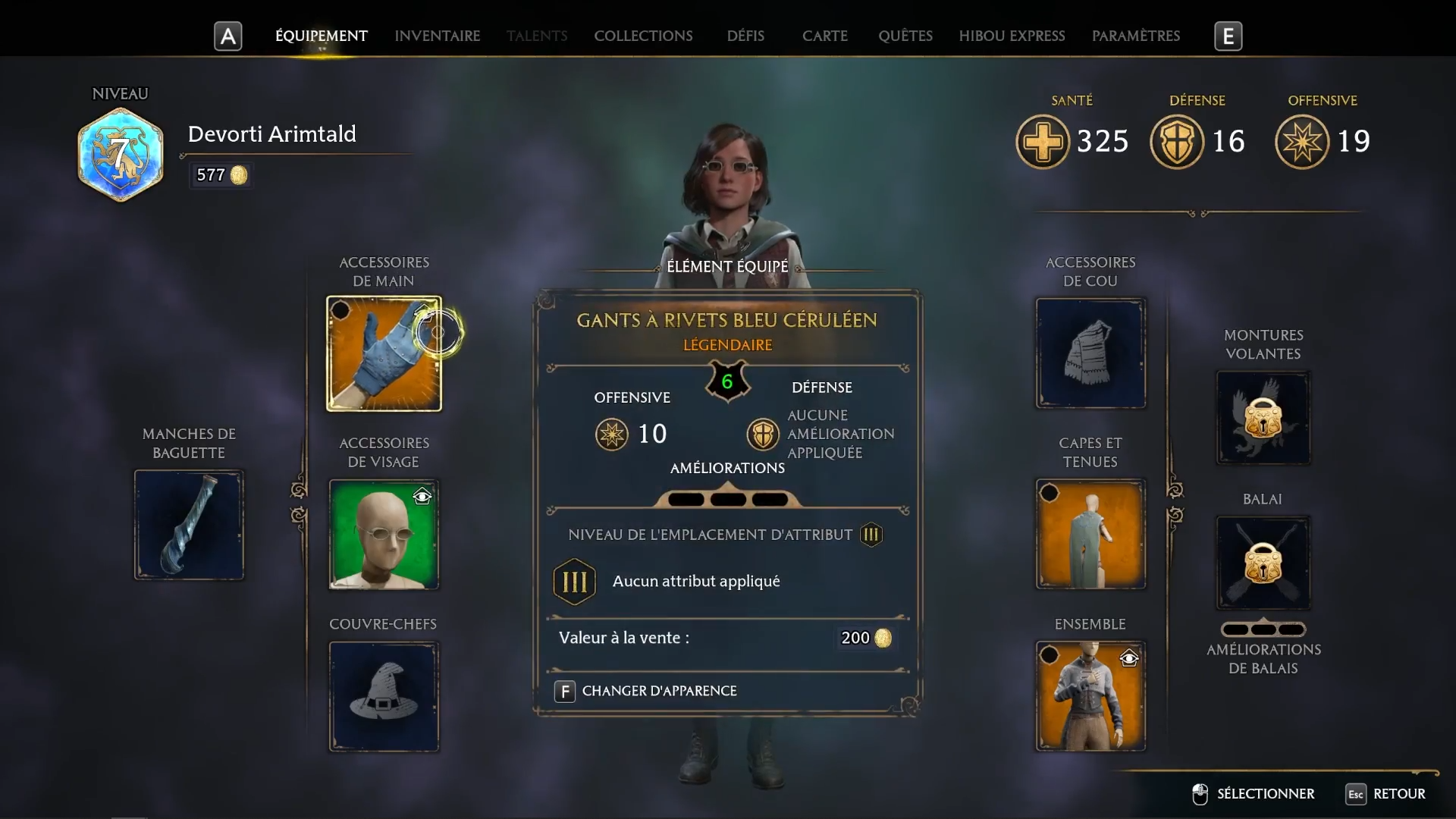
Task: Click the Manches de baguette wand sleeve slot
Action: 189,525
